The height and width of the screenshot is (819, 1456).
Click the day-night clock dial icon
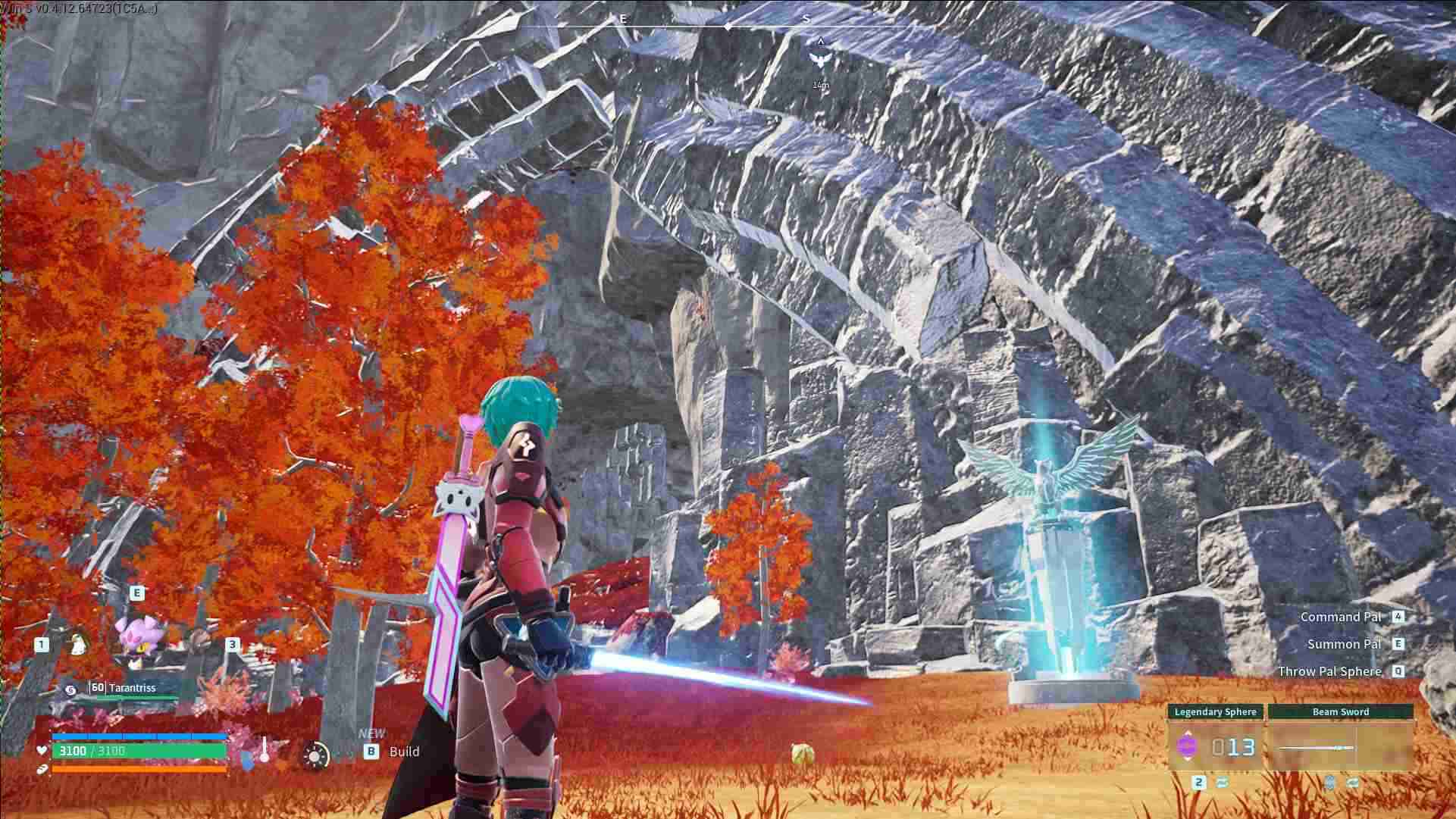pos(315,755)
